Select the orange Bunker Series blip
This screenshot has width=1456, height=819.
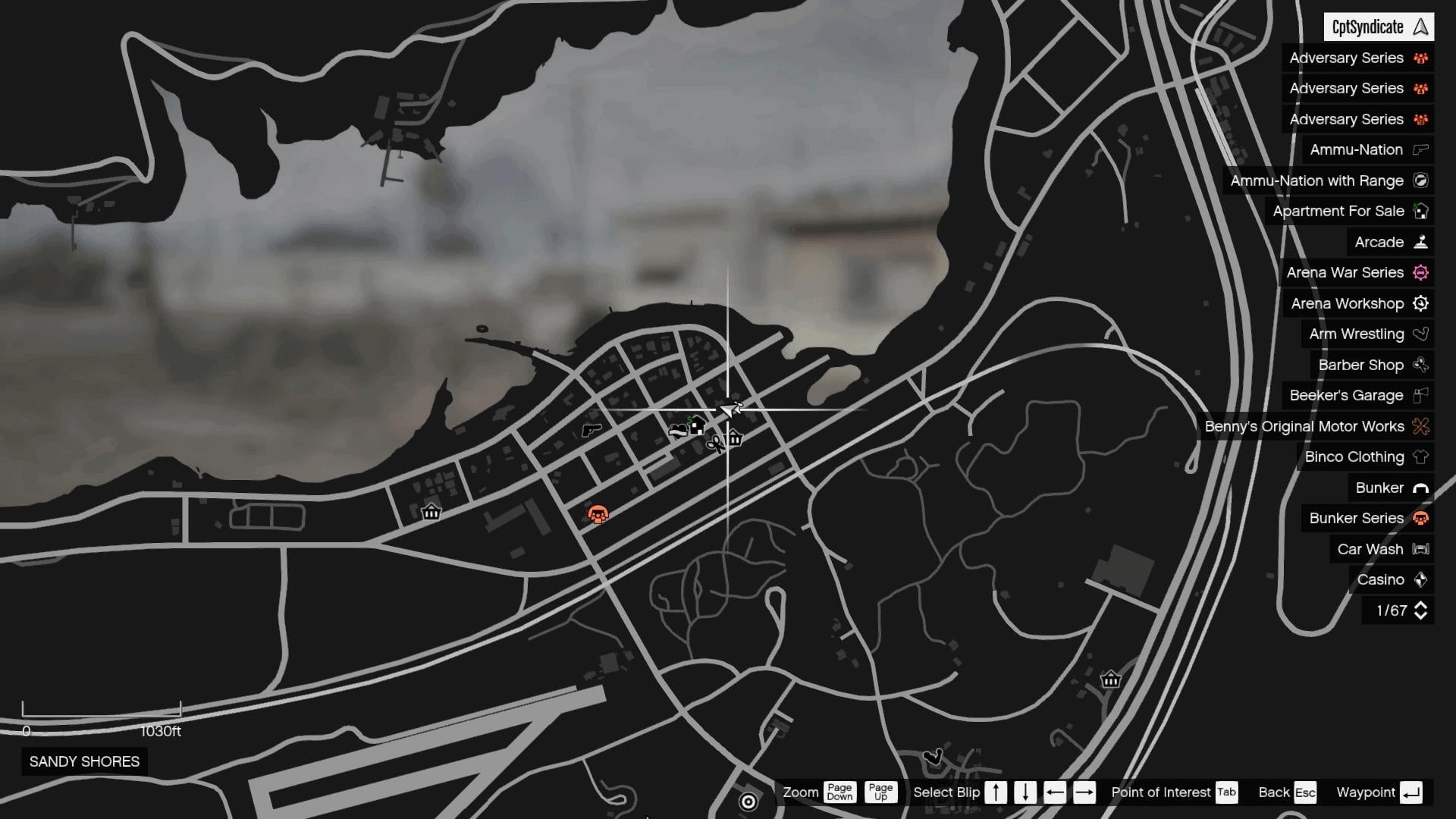[598, 514]
